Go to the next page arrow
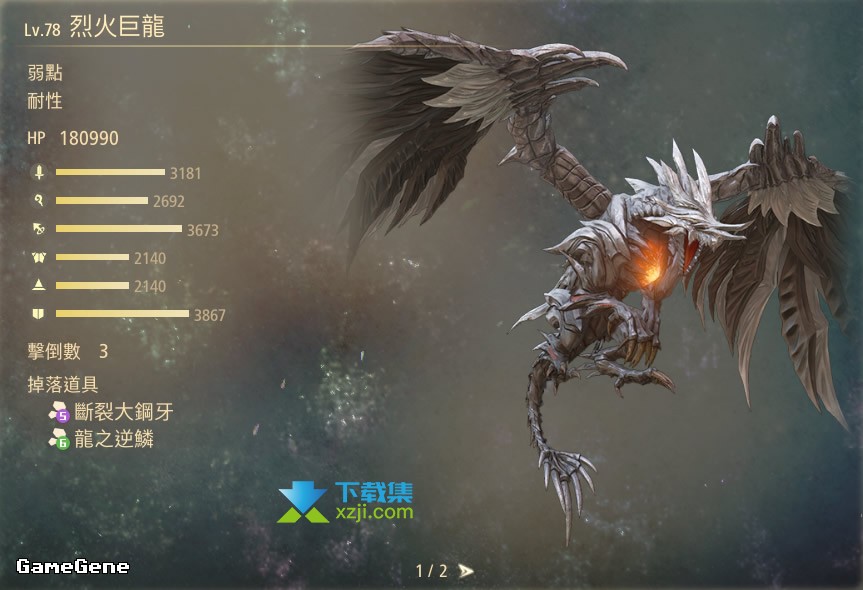Viewport: 863px width, 590px height. (x=466, y=571)
